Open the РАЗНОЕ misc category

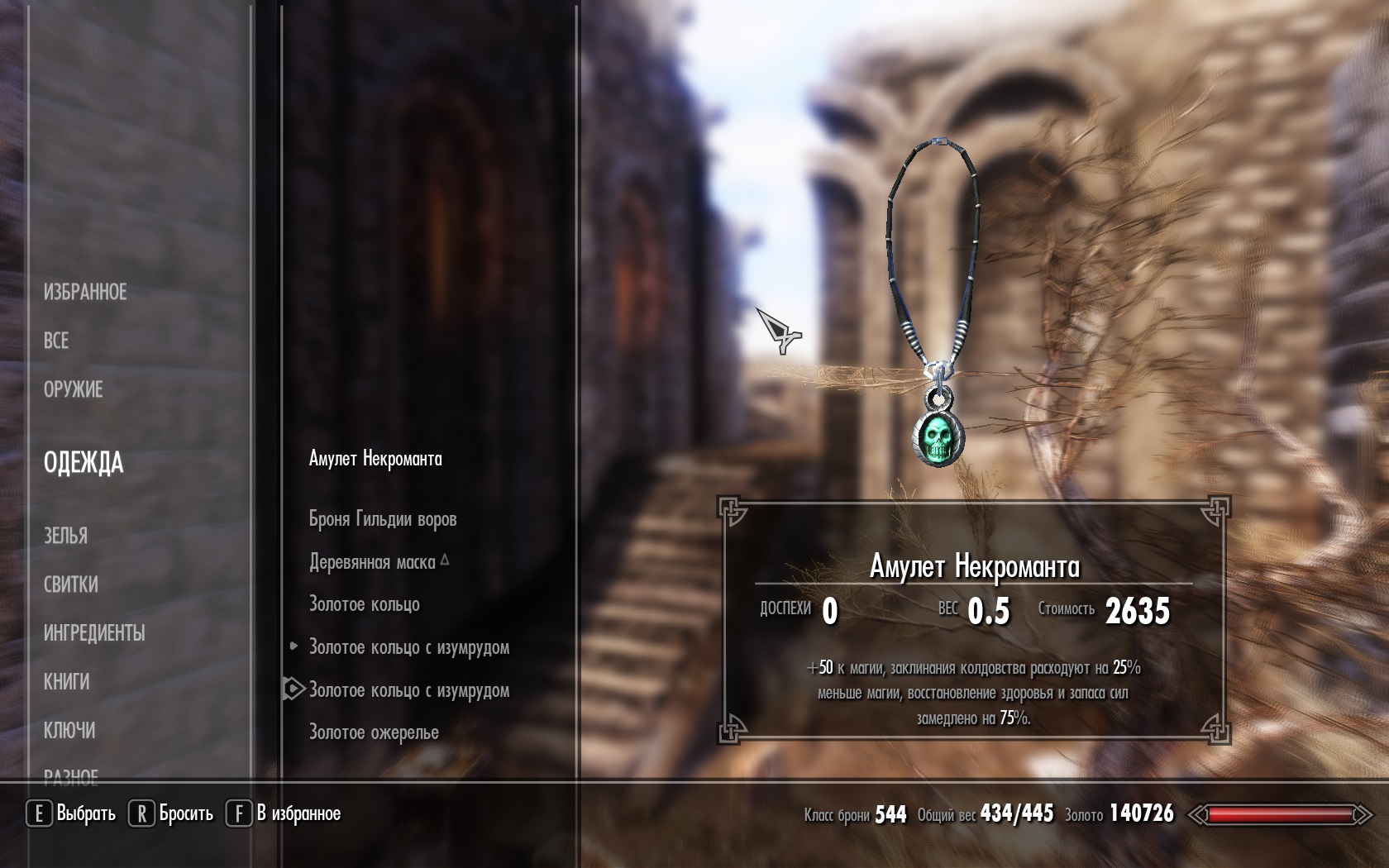pos(71,775)
